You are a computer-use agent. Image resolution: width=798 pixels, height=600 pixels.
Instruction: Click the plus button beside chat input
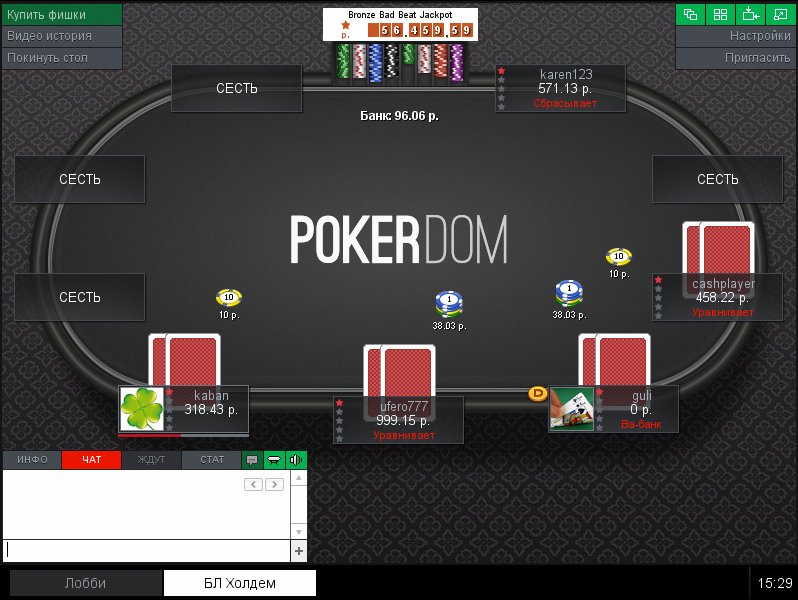[298, 551]
